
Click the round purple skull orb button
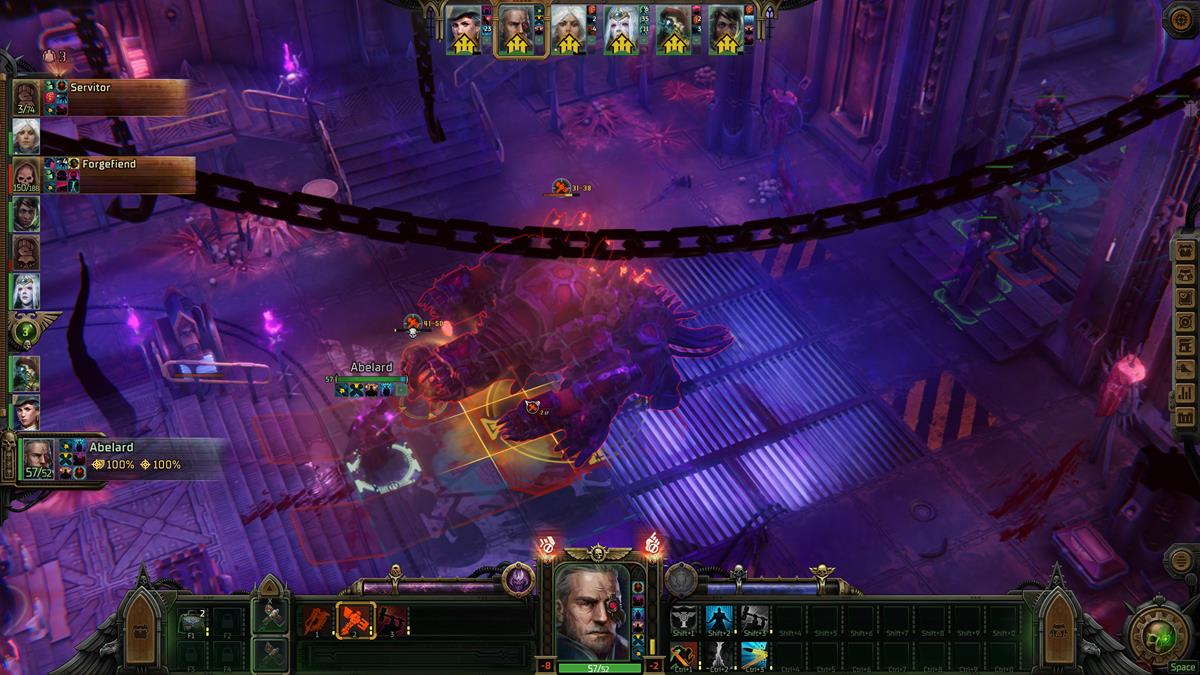click(x=518, y=579)
